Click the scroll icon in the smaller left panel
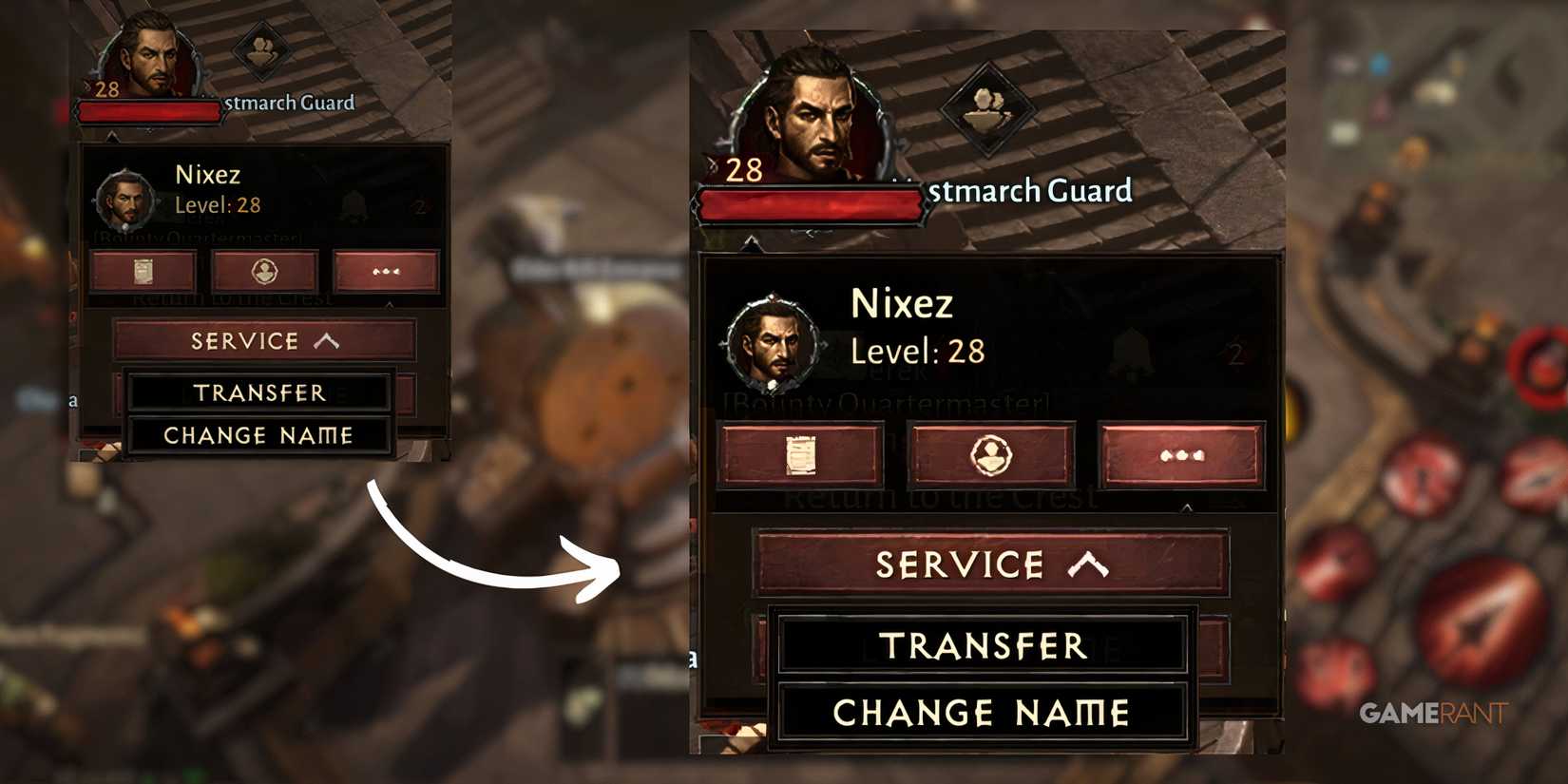 tap(144, 271)
